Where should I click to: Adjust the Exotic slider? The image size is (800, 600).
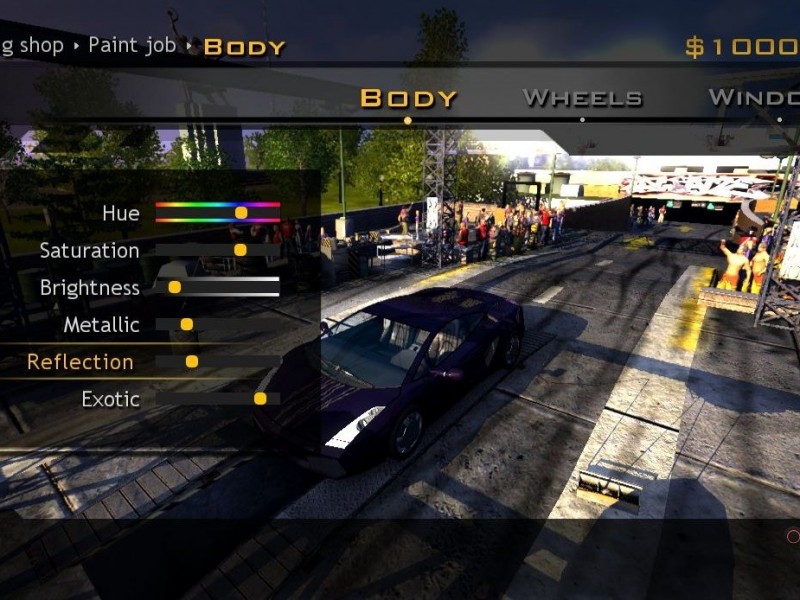[x=218, y=398]
